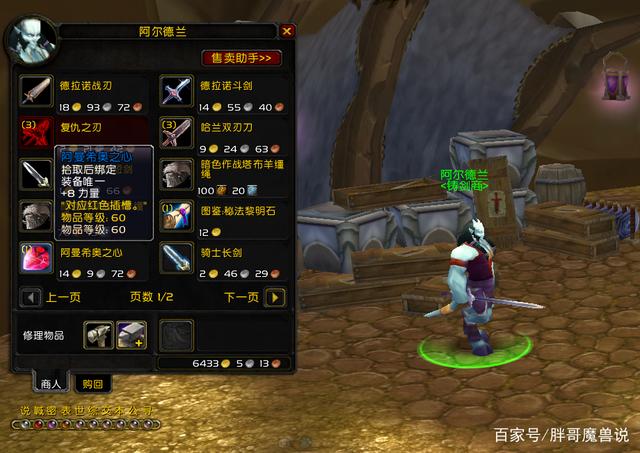
Task: Select the 德拉诺斗剑 item
Action: 176,88
